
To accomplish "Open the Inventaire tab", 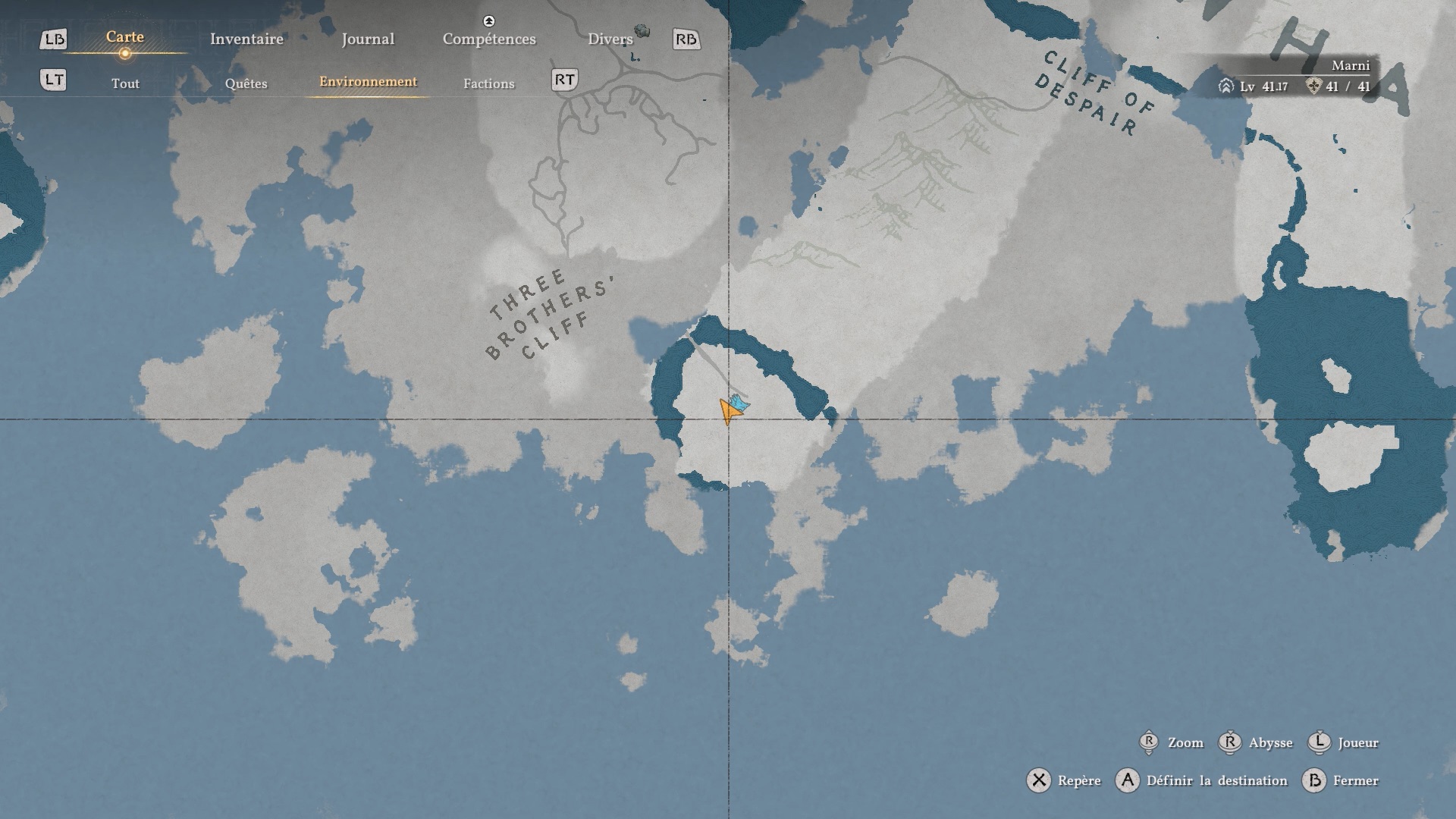I will [246, 39].
